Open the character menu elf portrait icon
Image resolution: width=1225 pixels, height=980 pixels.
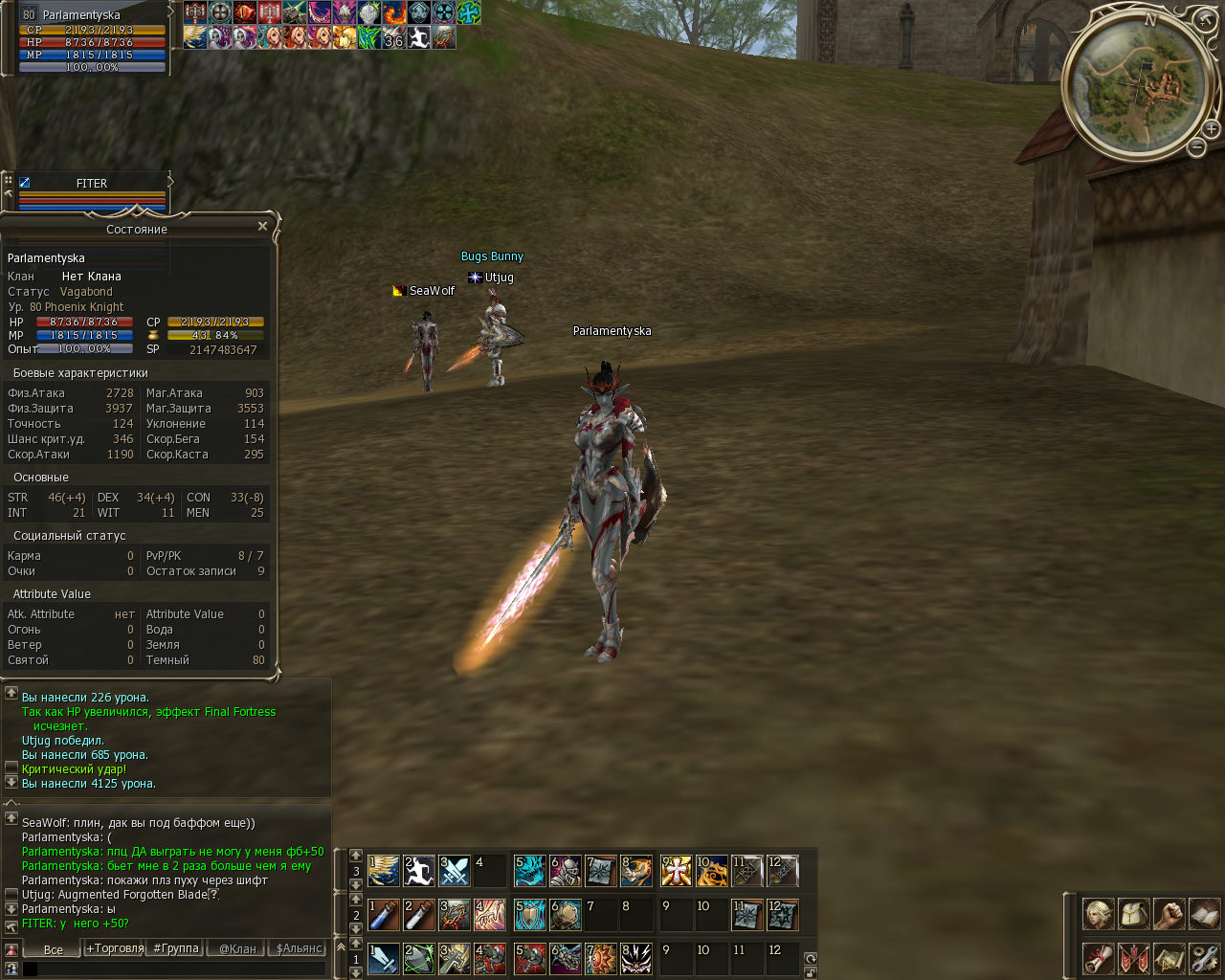click(1099, 914)
